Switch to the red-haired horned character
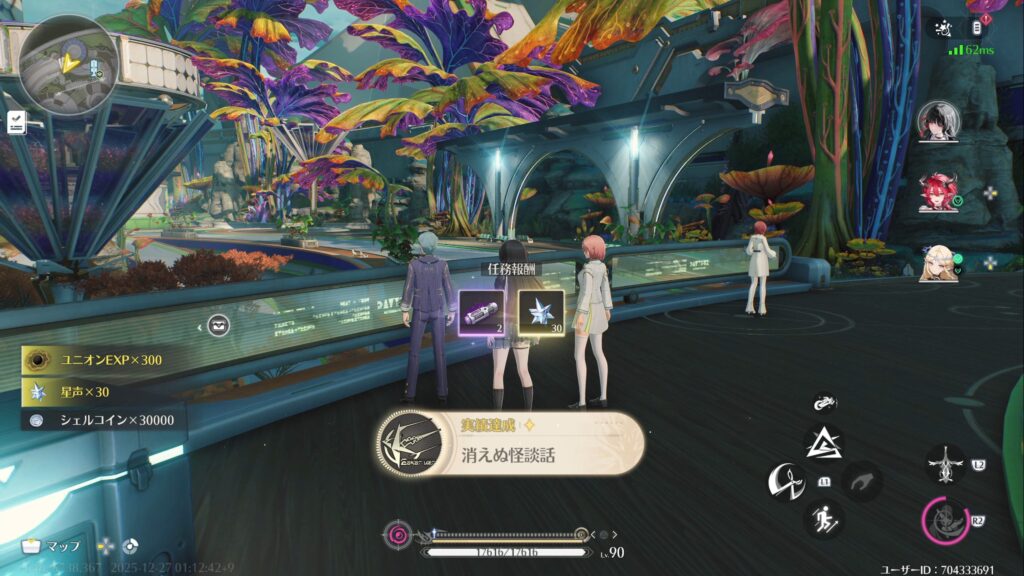The image size is (1024, 576). tap(938, 192)
